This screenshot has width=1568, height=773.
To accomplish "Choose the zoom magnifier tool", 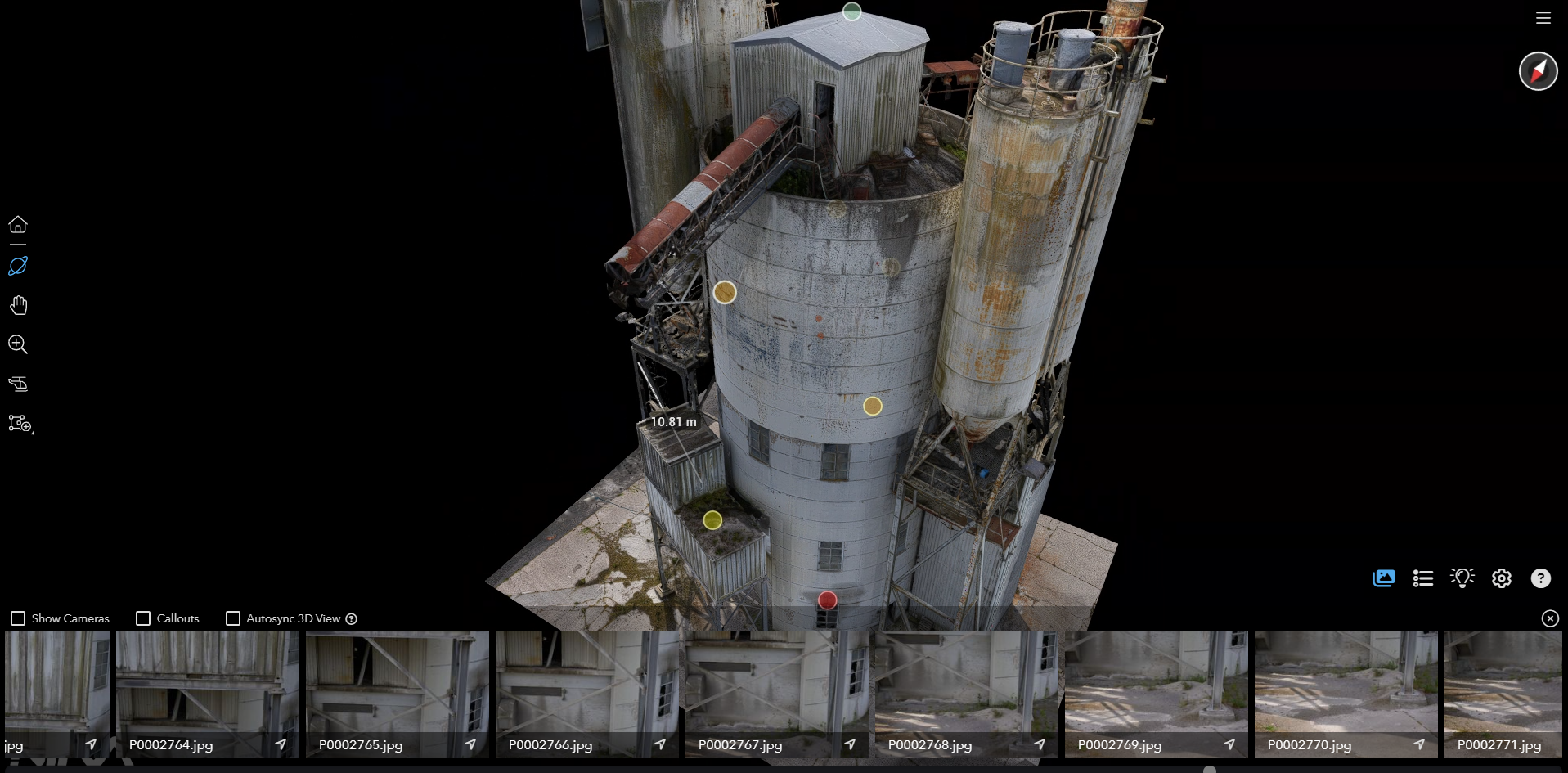I will [x=18, y=344].
